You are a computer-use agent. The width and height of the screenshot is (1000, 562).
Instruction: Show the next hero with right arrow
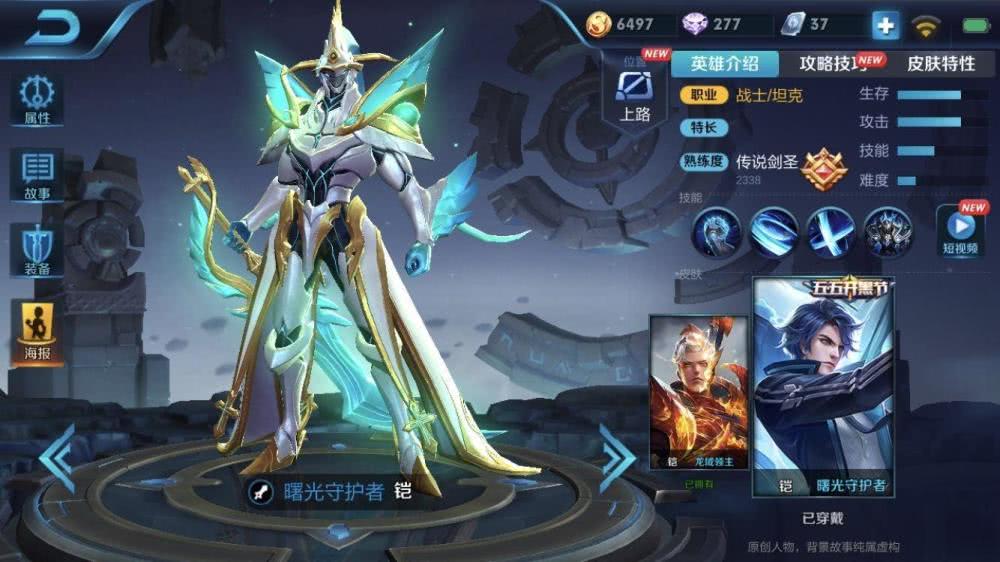616,457
